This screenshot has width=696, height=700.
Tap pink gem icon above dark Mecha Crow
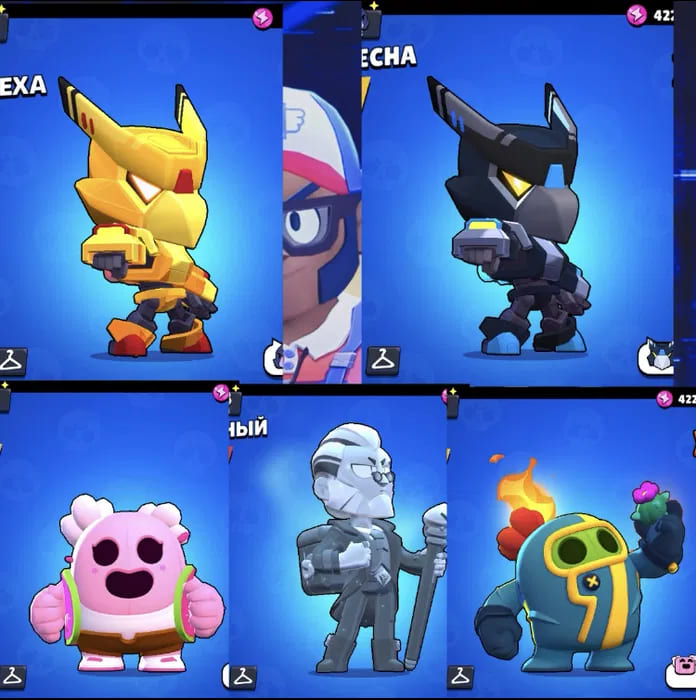pyautogui.click(x=637, y=15)
